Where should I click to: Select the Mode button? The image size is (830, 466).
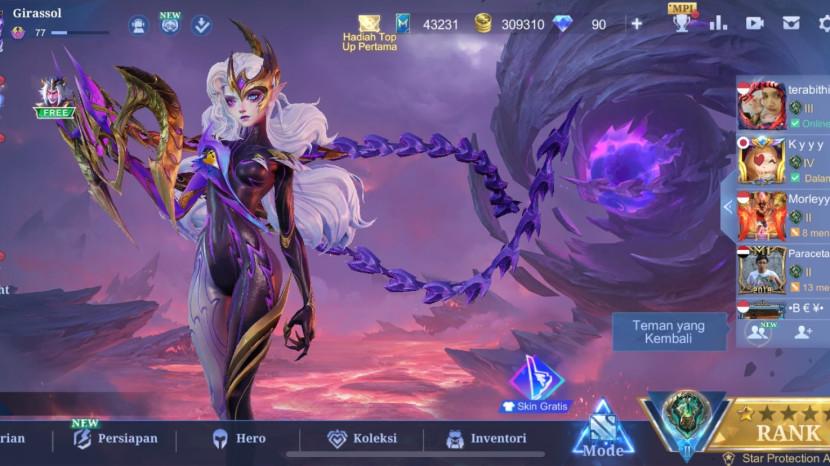603,432
